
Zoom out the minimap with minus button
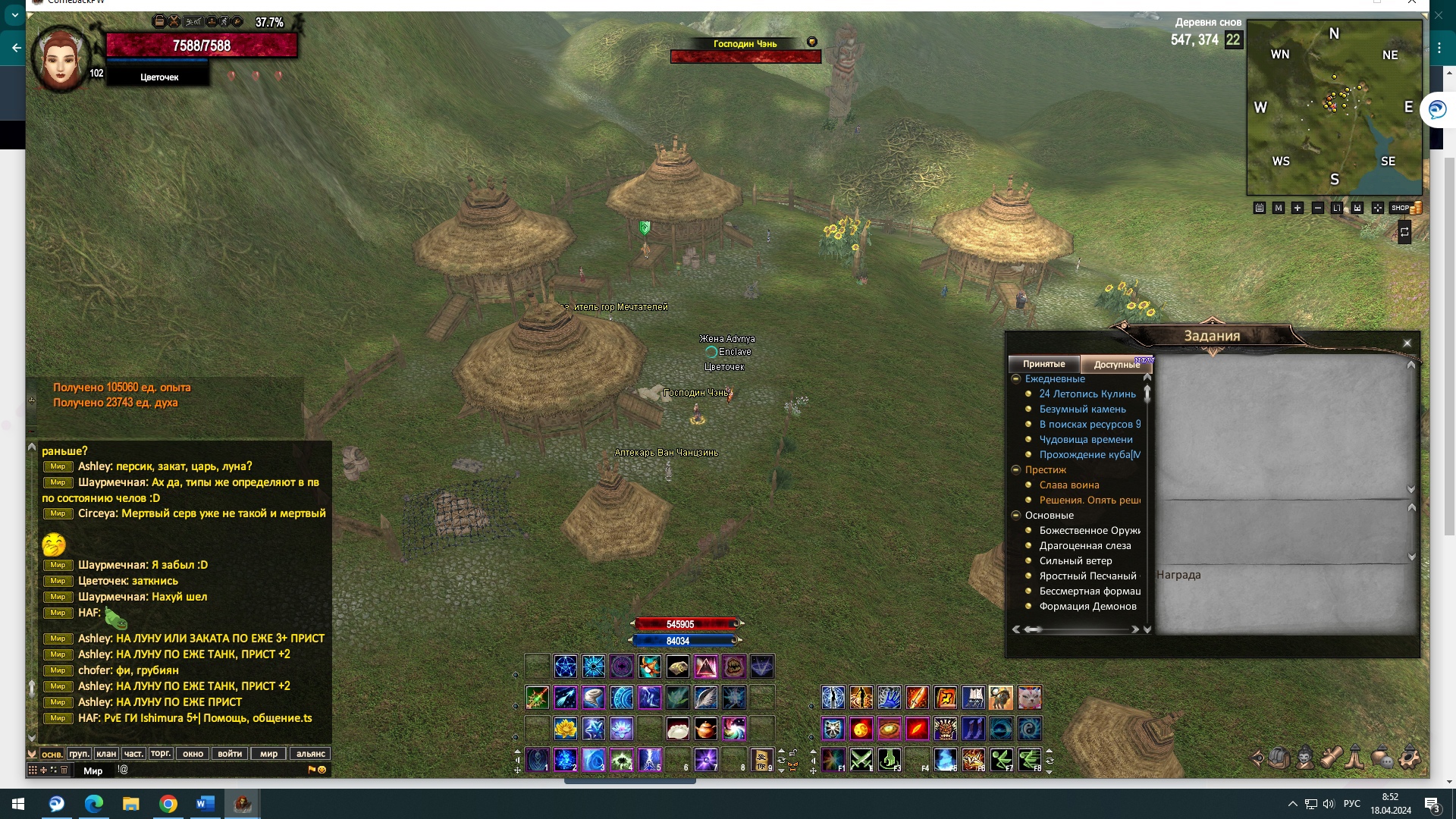[1317, 208]
